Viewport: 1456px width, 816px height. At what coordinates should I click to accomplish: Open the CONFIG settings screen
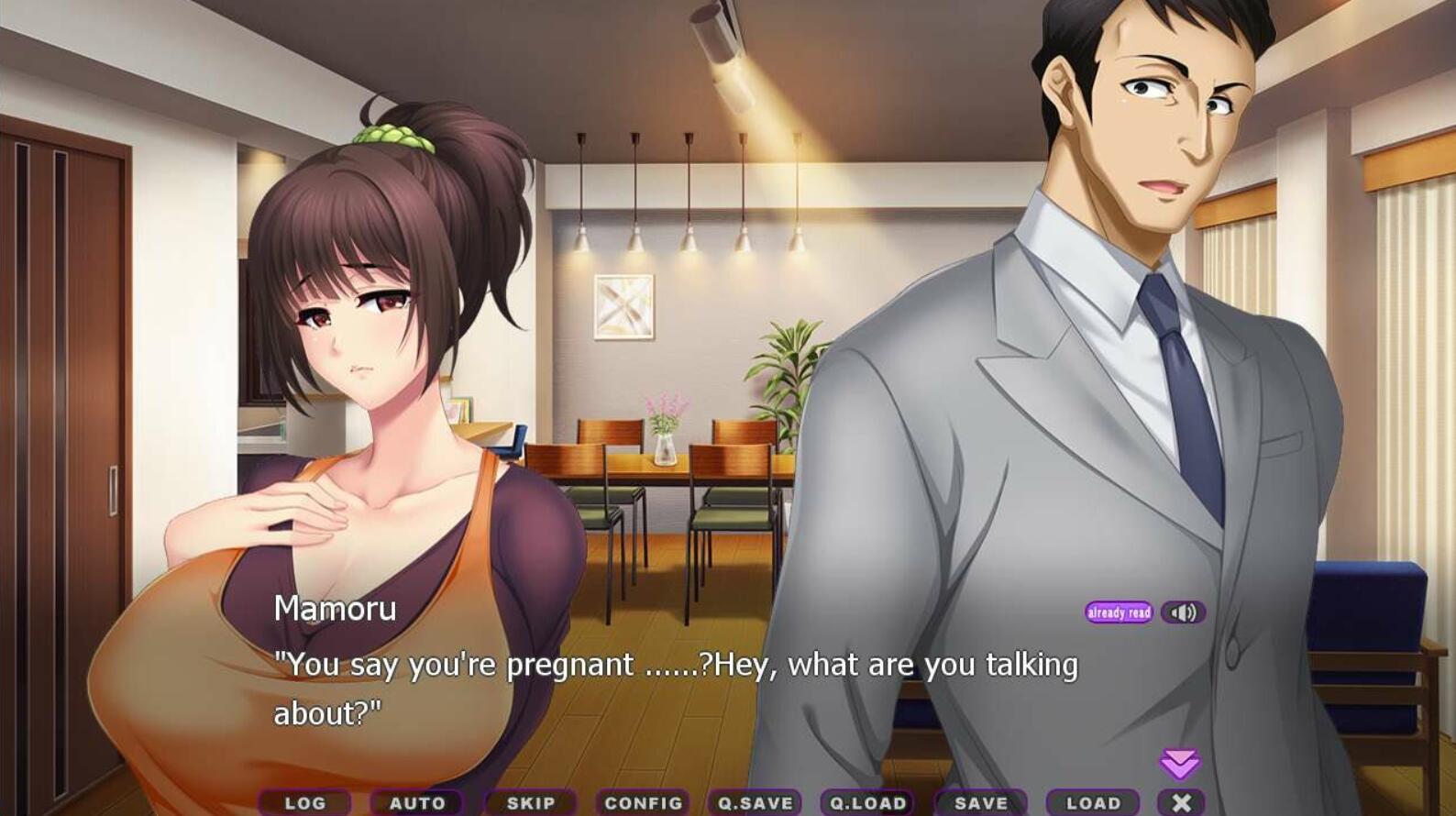click(643, 802)
